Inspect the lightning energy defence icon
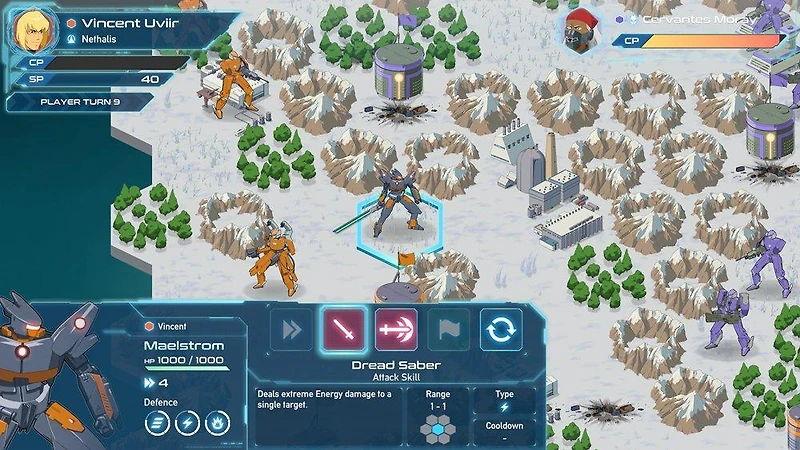Viewport: 800px width, 450px height. point(188,425)
